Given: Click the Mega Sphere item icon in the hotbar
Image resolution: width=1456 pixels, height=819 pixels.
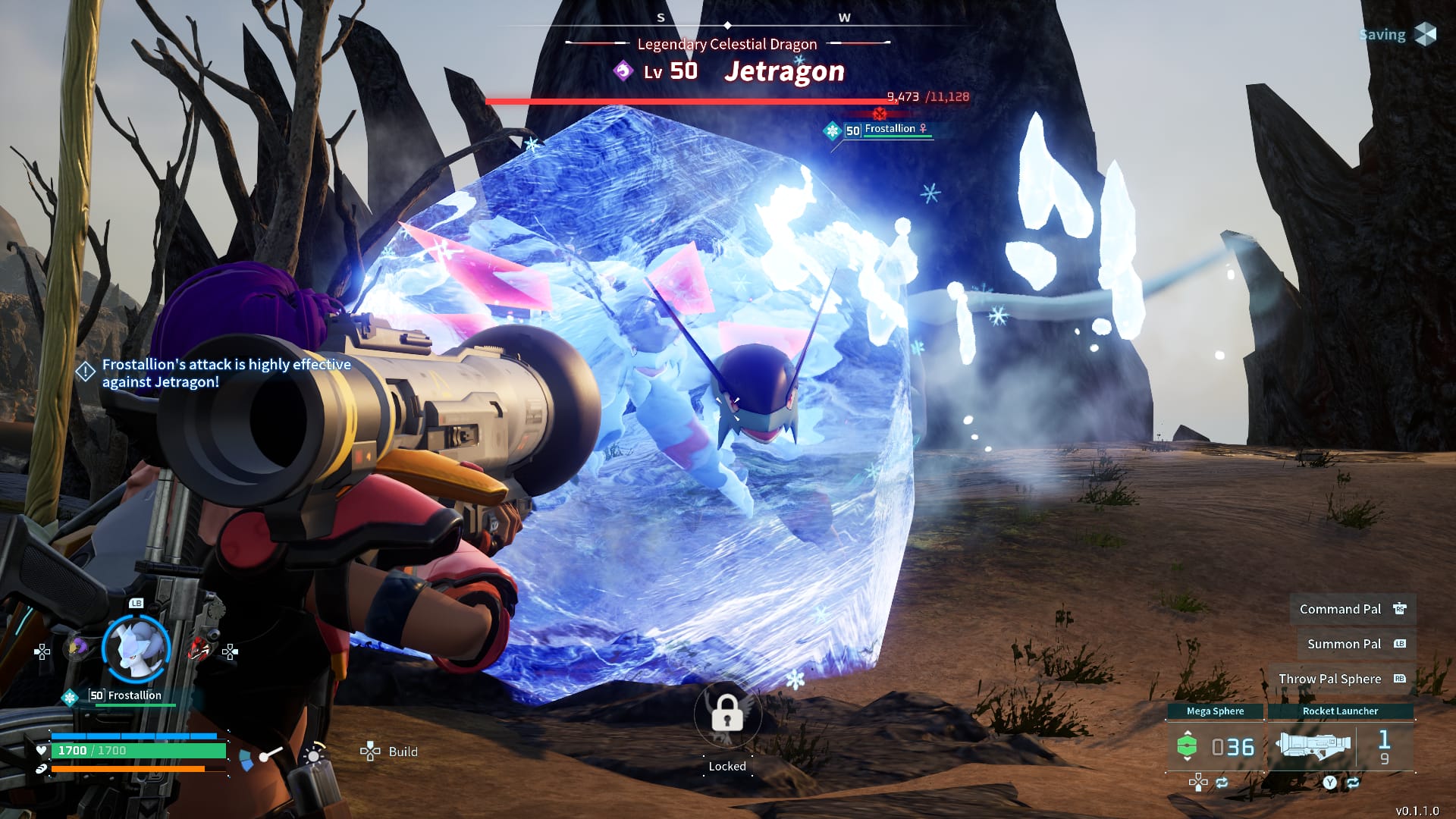Looking at the screenshot, I should tap(1188, 746).
